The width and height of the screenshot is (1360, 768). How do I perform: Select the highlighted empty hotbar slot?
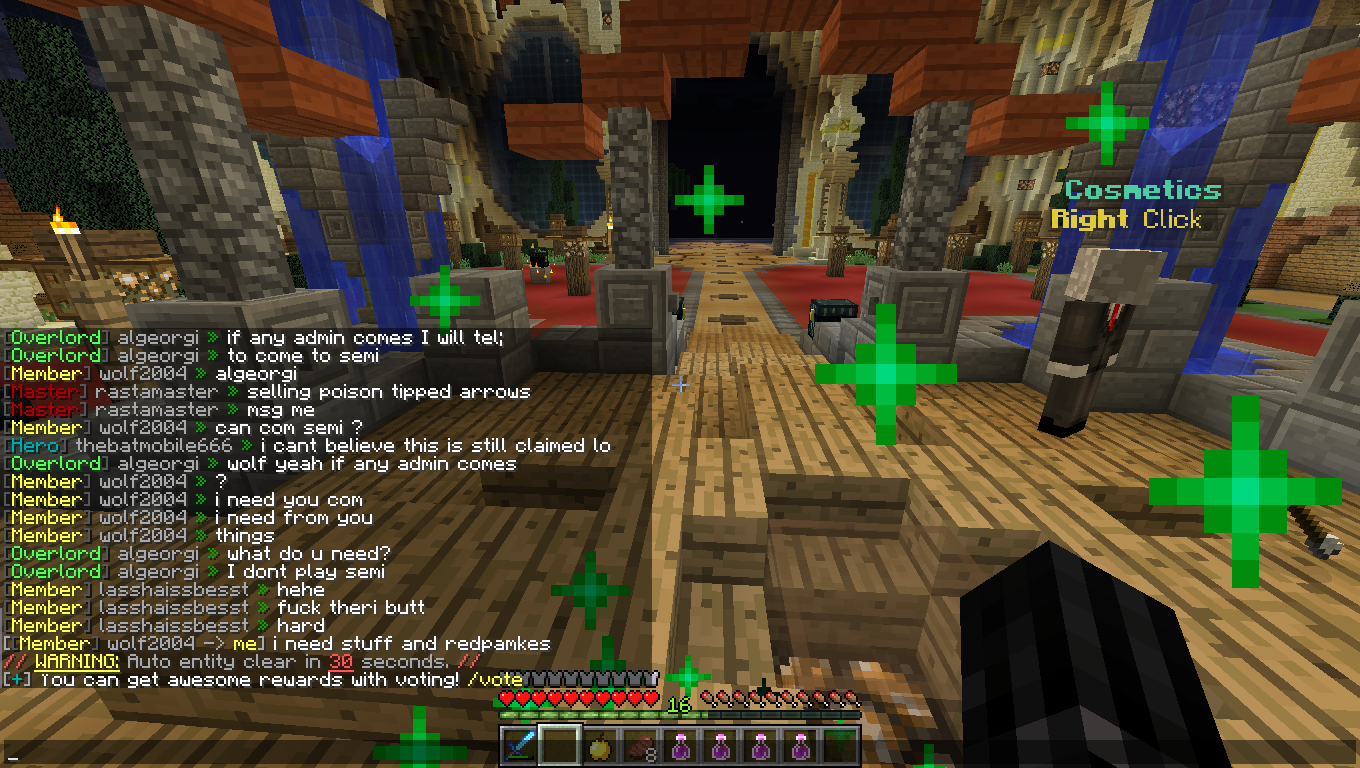pos(559,746)
